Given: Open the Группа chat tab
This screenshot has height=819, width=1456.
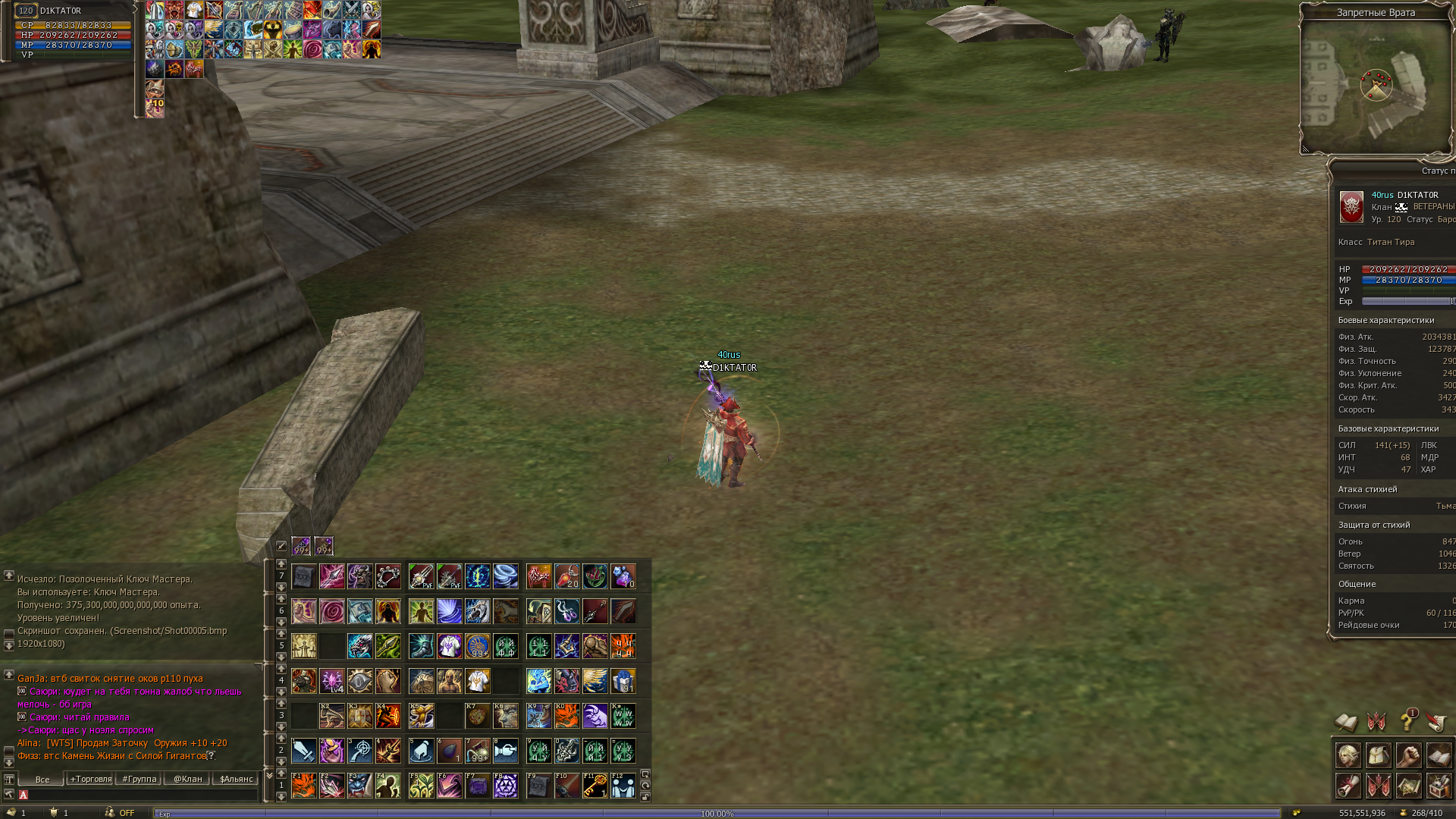Looking at the screenshot, I should point(139,779).
